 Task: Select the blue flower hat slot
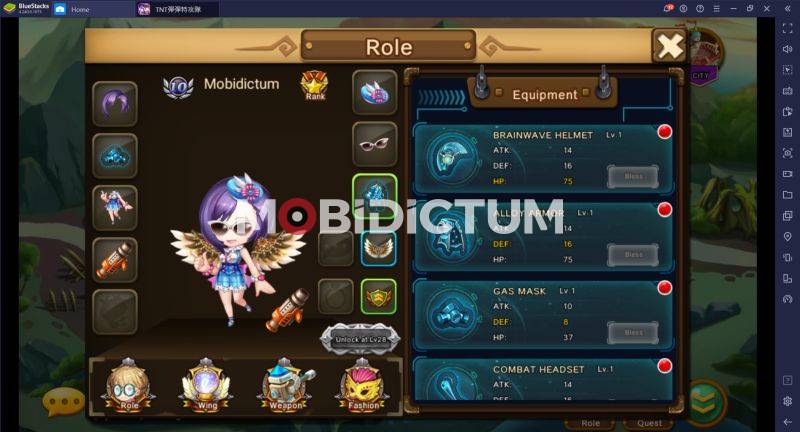375,92
